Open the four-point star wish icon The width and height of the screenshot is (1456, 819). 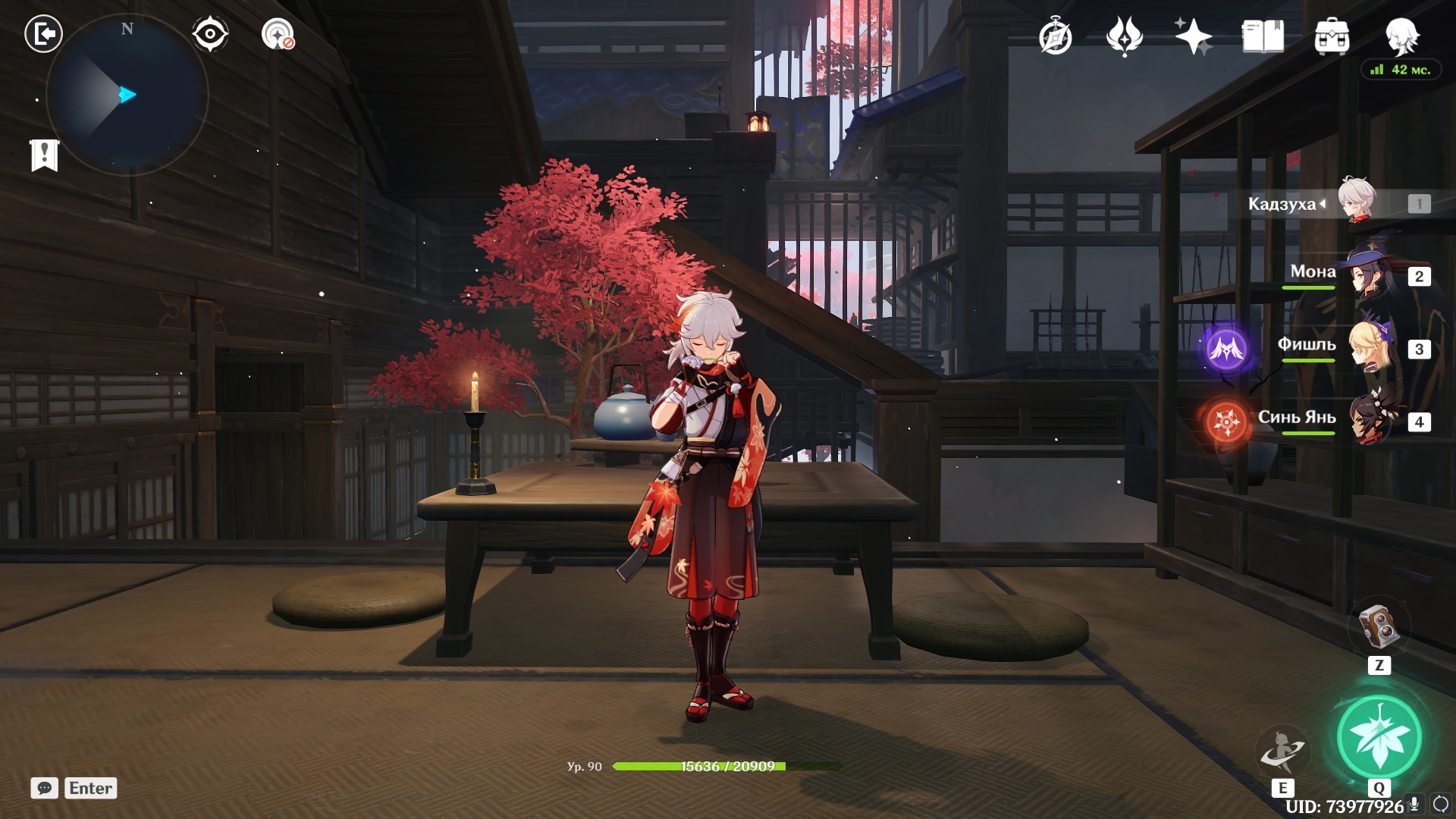click(x=1193, y=36)
